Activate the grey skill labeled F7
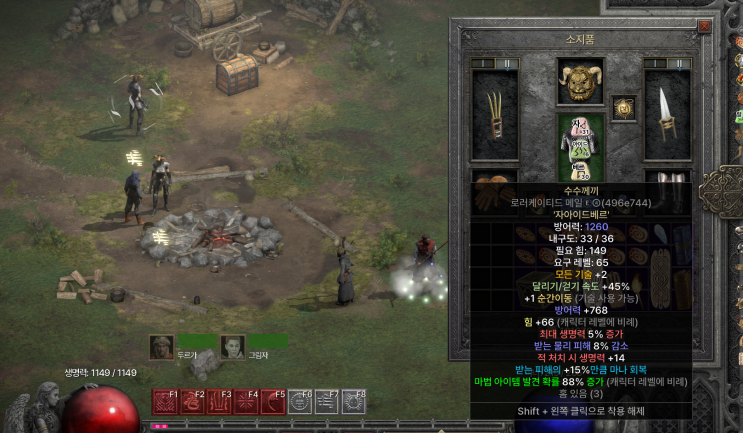Image resolution: width=743 pixels, height=433 pixels. point(326,402)
